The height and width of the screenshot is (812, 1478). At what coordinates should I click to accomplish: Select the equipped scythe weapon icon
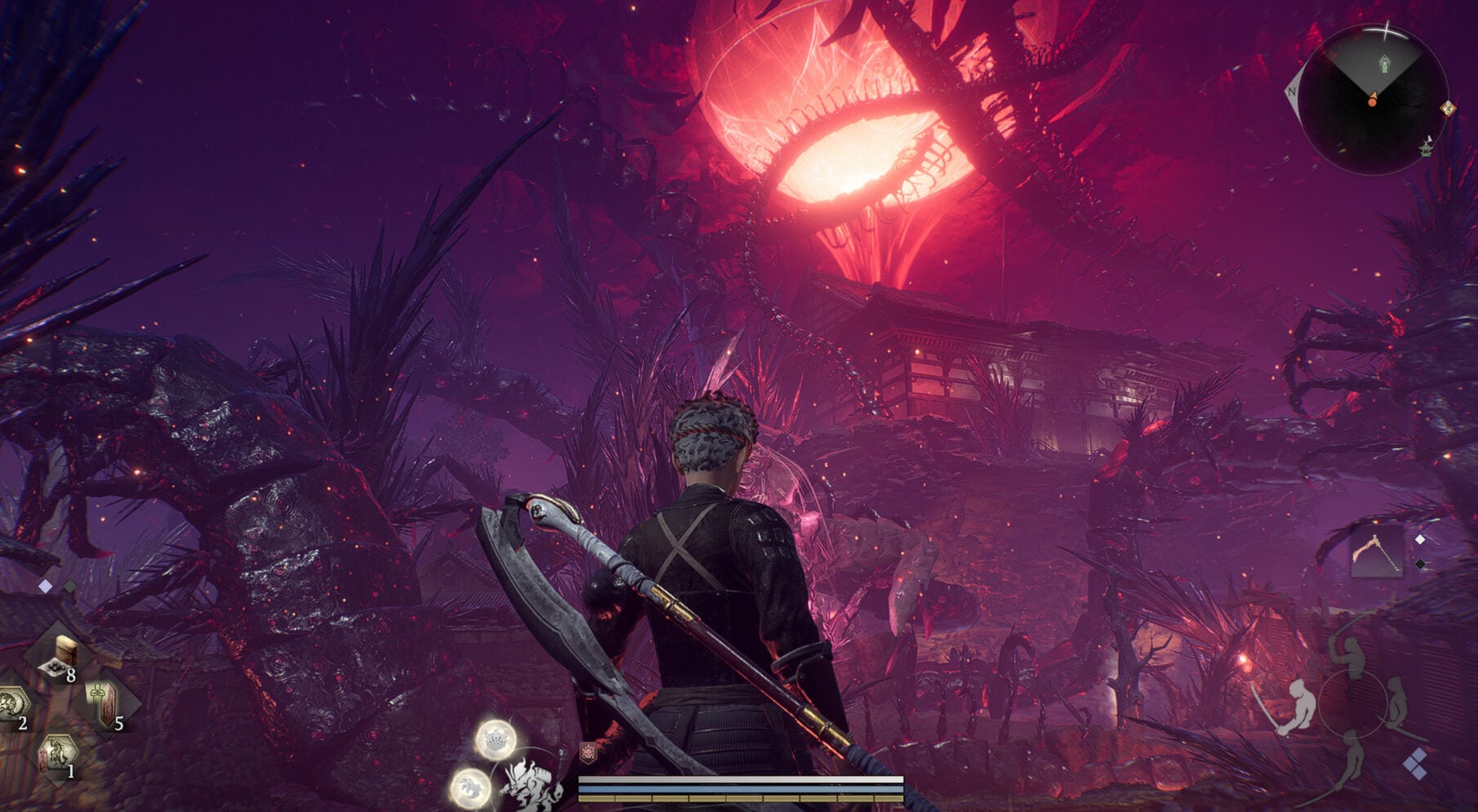1377,552
